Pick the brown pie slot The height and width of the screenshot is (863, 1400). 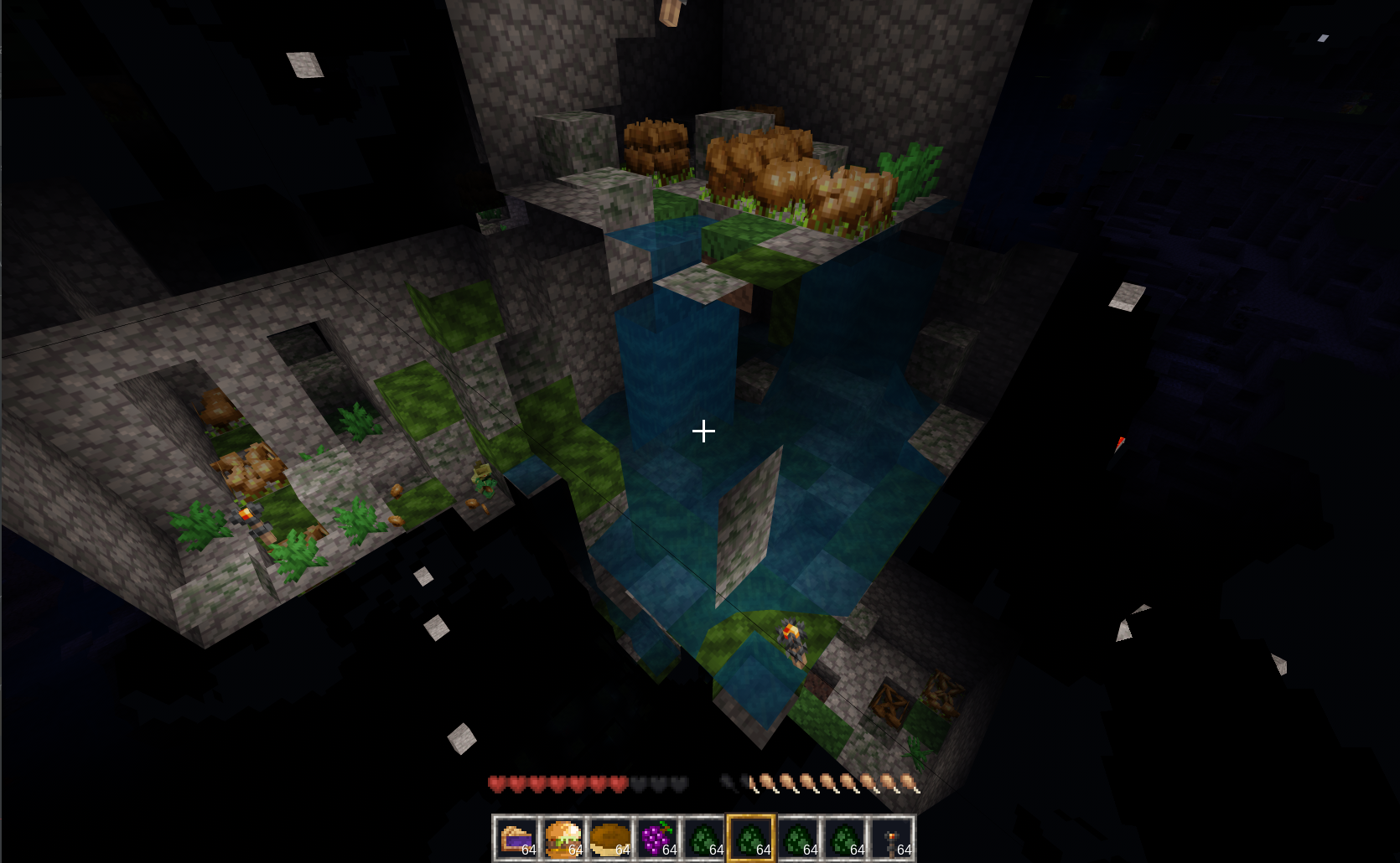click(610, 837)
